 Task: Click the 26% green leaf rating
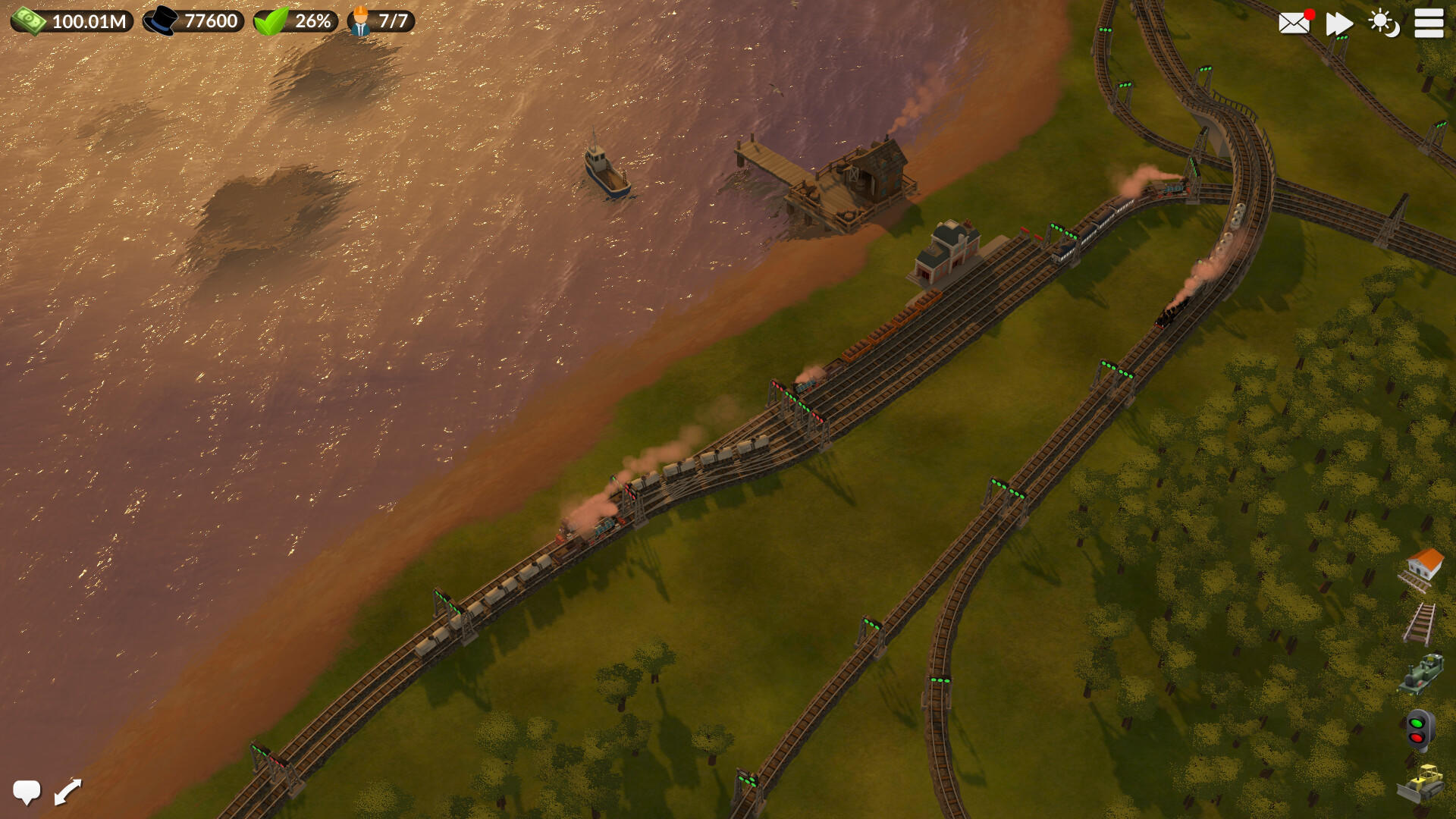[296, 20]
